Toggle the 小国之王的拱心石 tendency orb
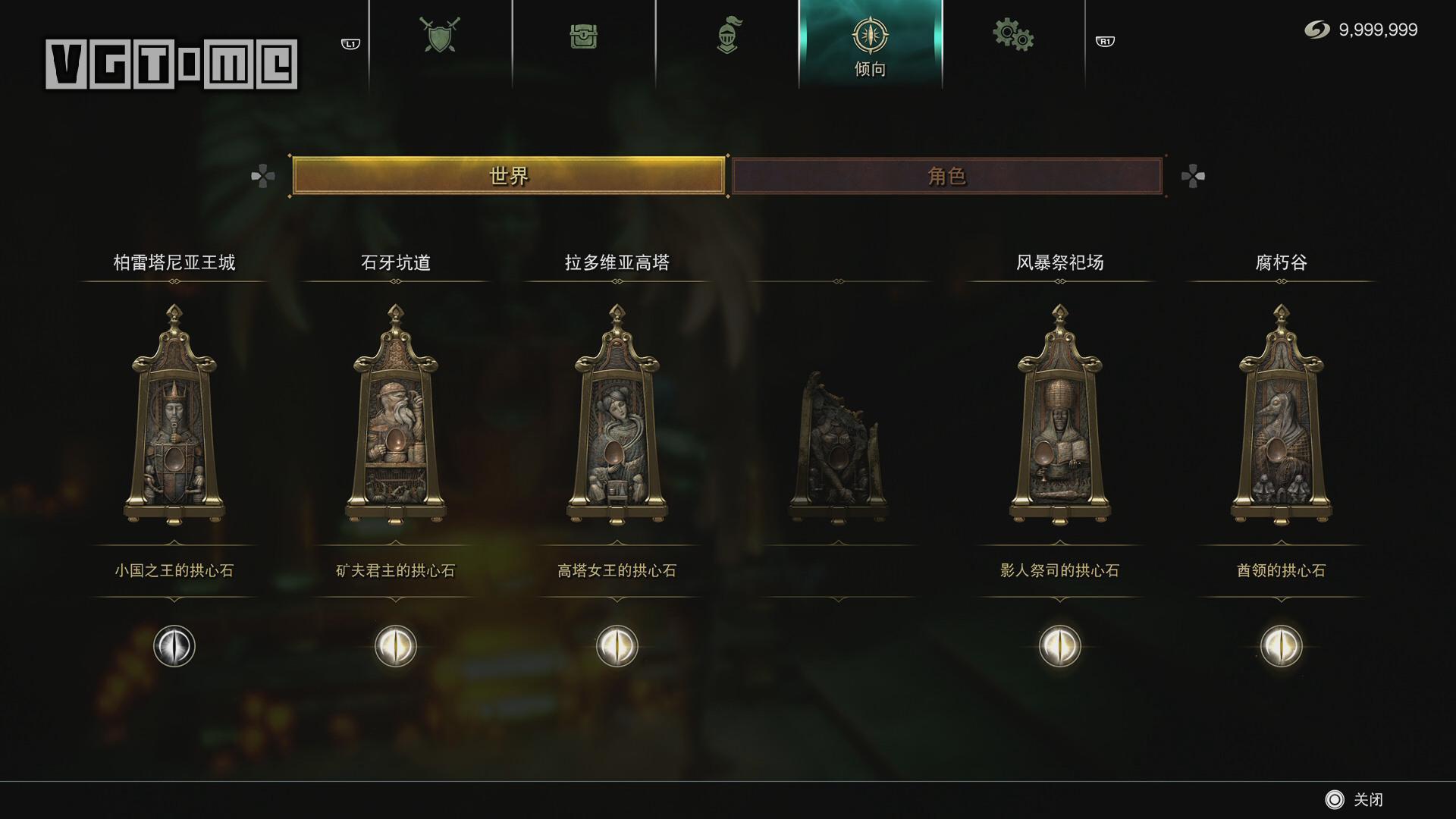Image resolution: width=1456 pixels, height=819 pixels. (x=173, y=646)
